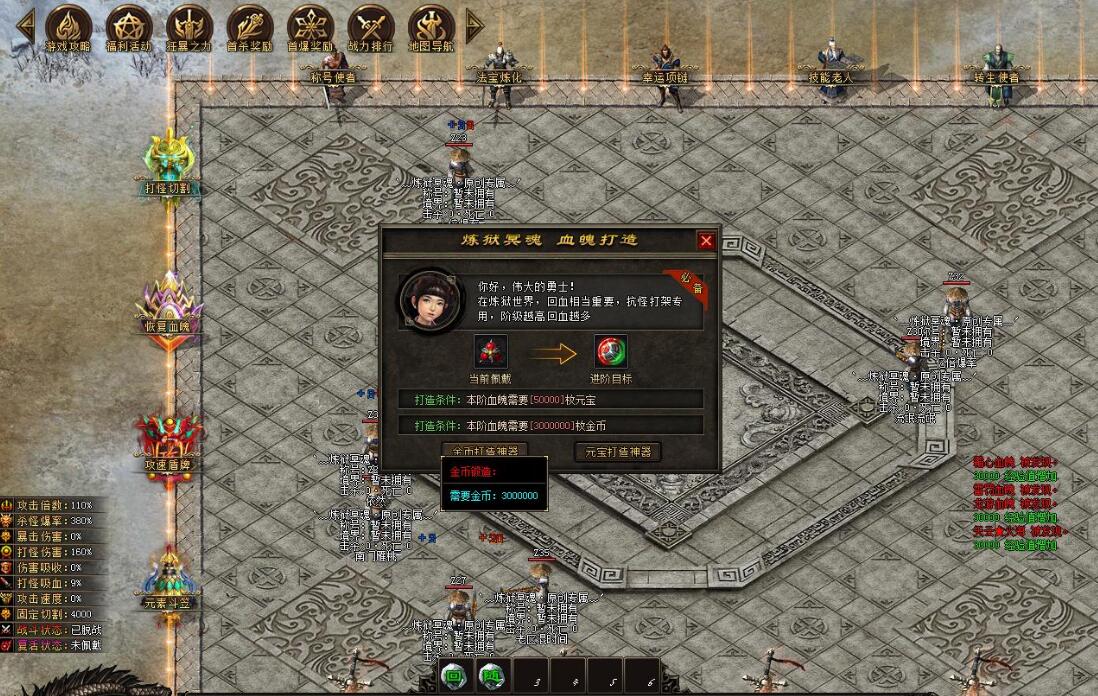Show 首爆奖励 first-drop rewards
The height and width of the screenshot is (696, 1098).
[311, 27]
